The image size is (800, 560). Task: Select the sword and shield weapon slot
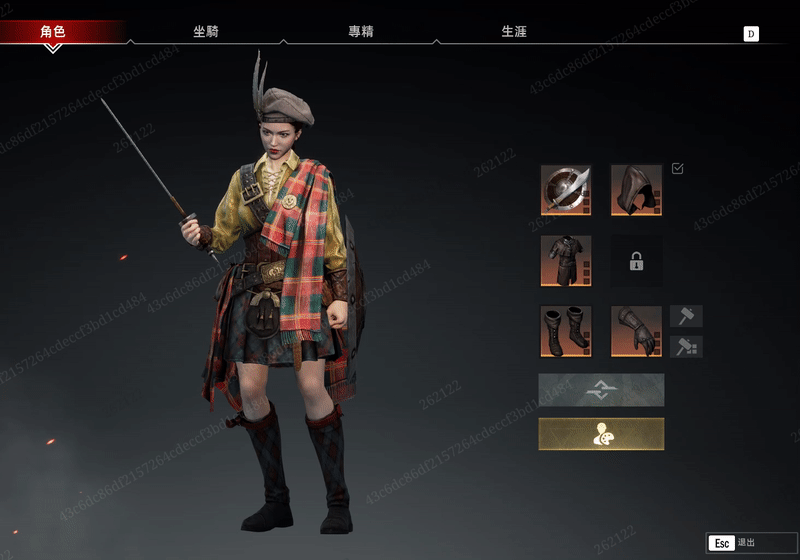click(566, 190)
